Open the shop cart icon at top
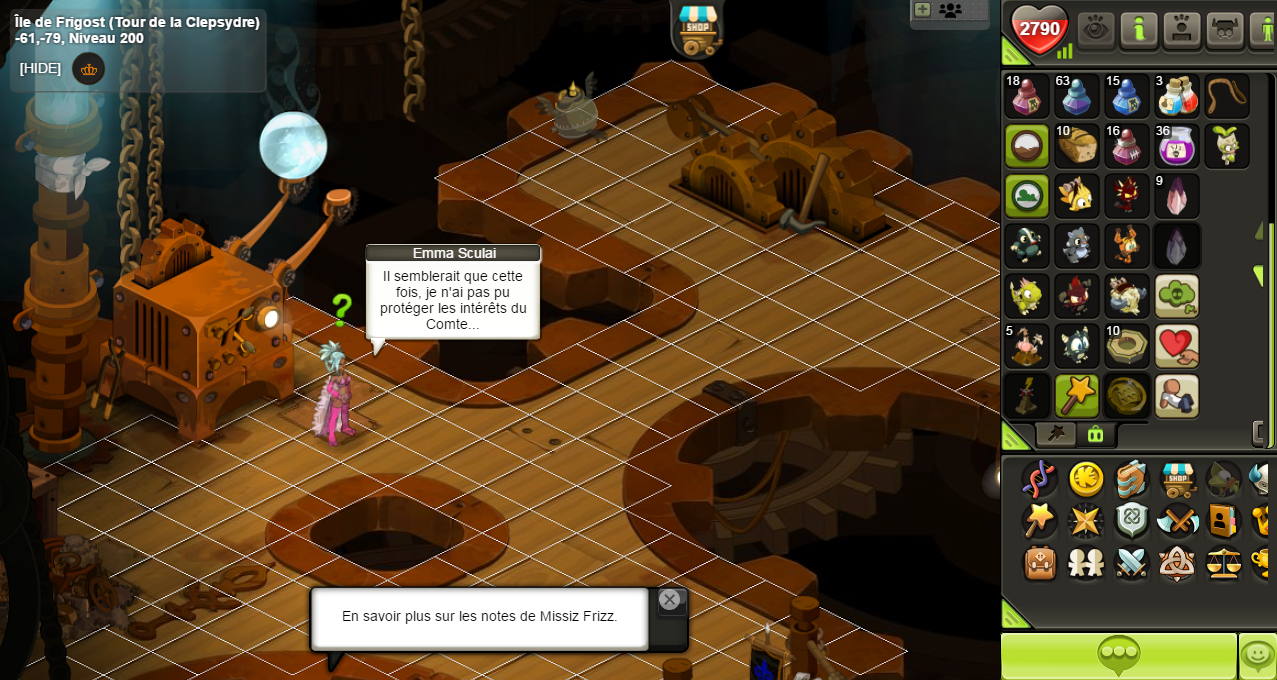1277x680 pixels. [x=697, y=28]
